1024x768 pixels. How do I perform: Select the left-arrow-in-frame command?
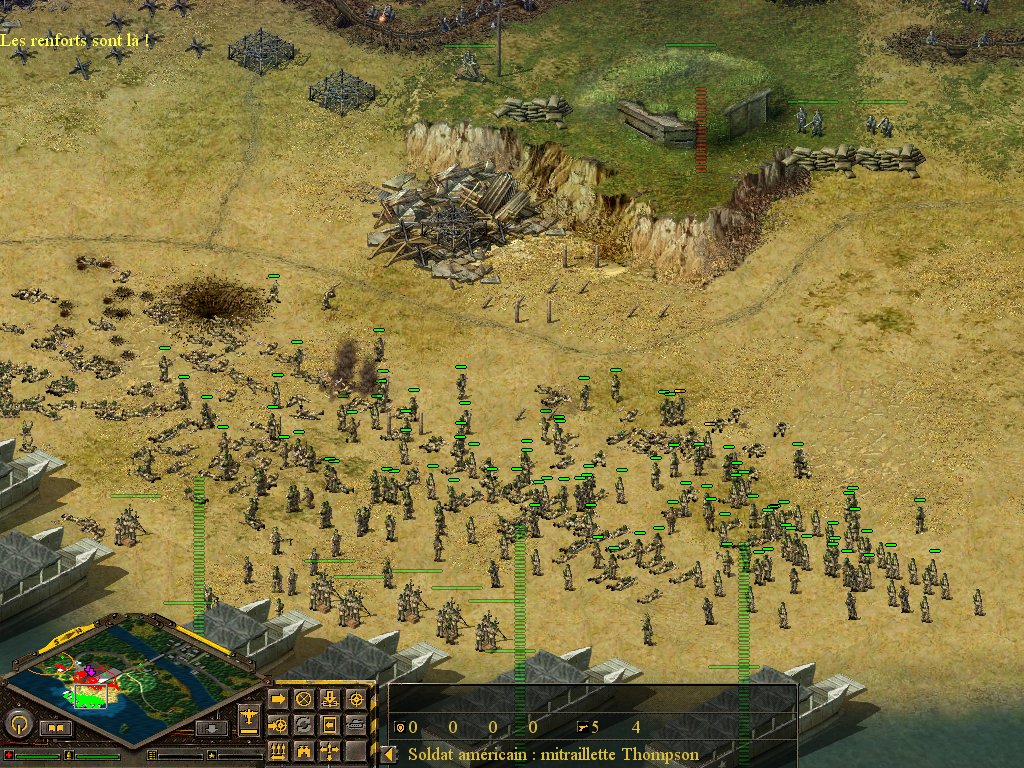pos(329,724)
